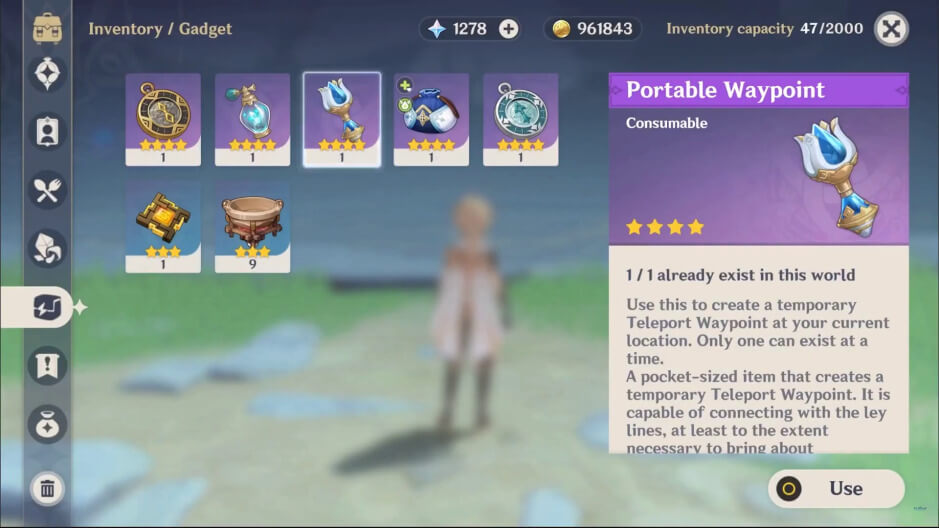Screen dimensions: 939x528
Task: Open the Food tab
Action: click(x=48, y=190)
